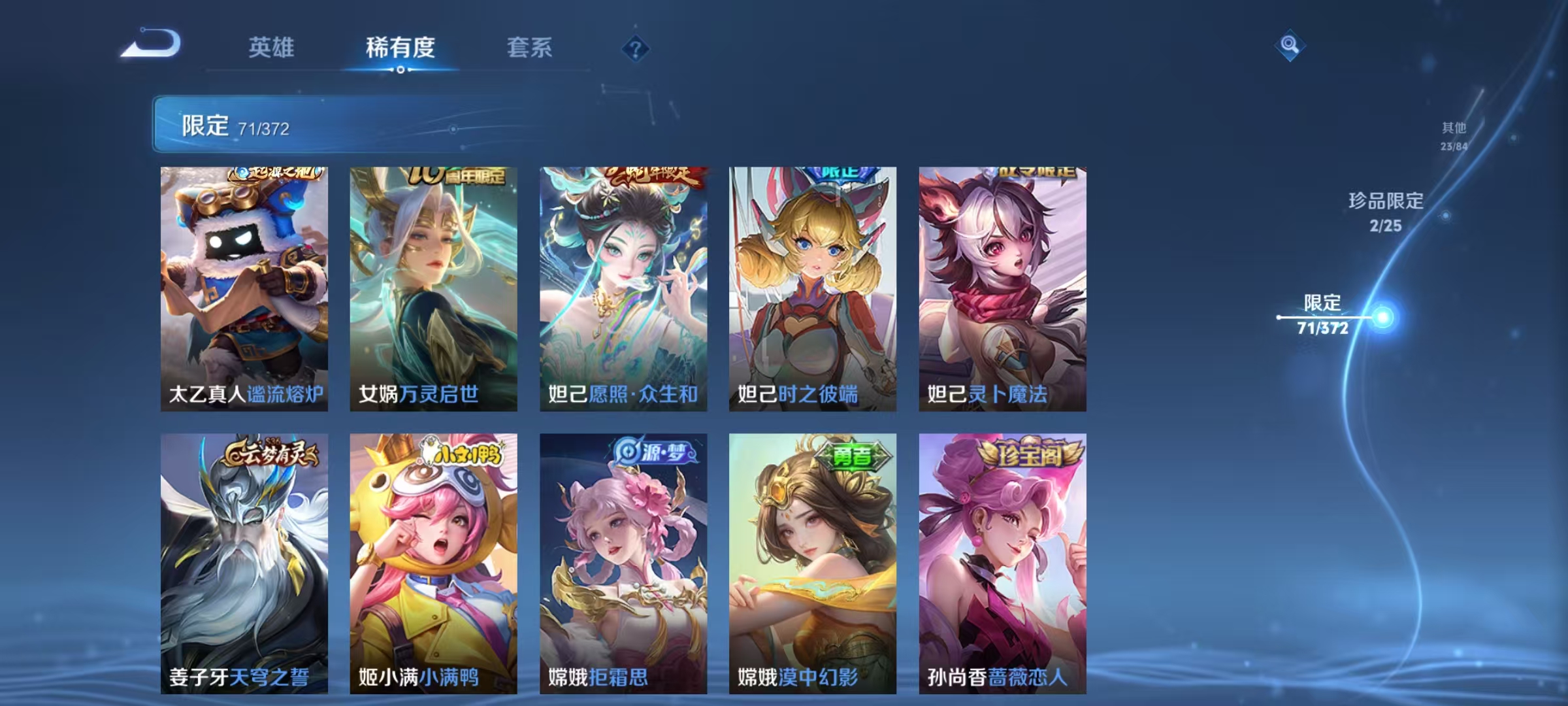Select the 妲己时之彼端 skin
Image resolution: width=1568 pixels, height=706 pixels.
[x=812, y=288]
